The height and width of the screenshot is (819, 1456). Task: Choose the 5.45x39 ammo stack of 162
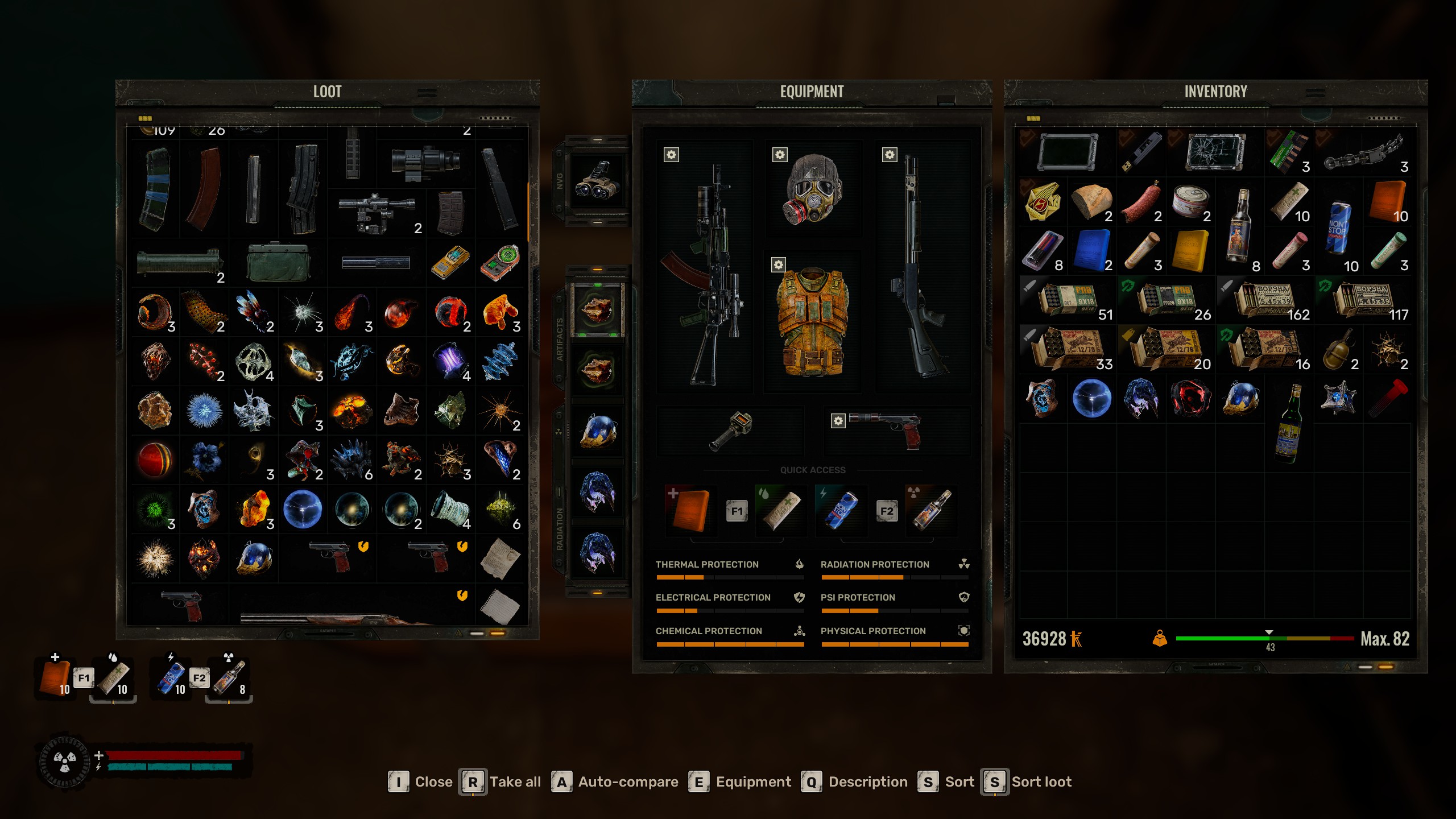[1266, 300]
